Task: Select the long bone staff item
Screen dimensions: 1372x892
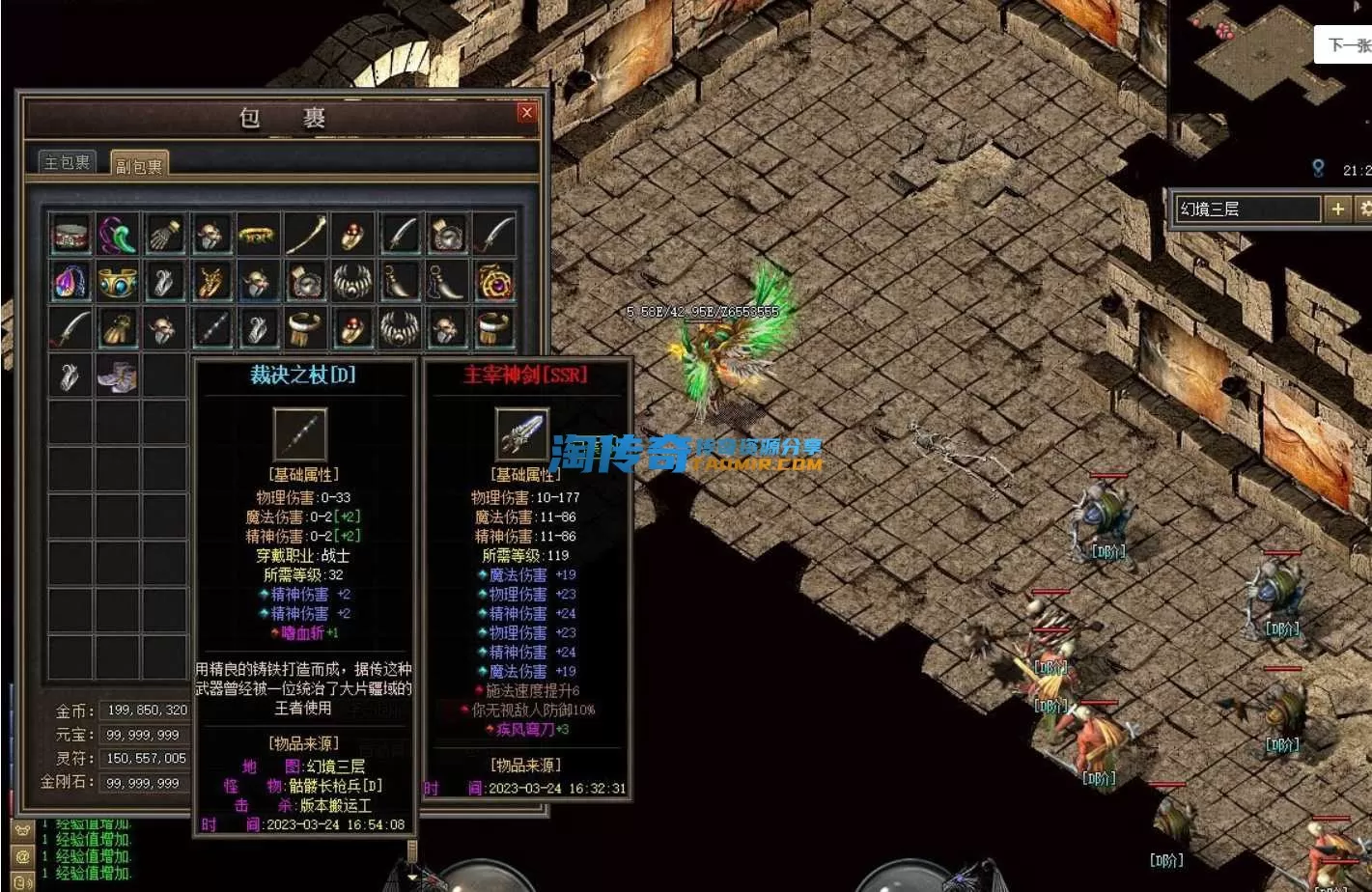Action: click(305, 235)
